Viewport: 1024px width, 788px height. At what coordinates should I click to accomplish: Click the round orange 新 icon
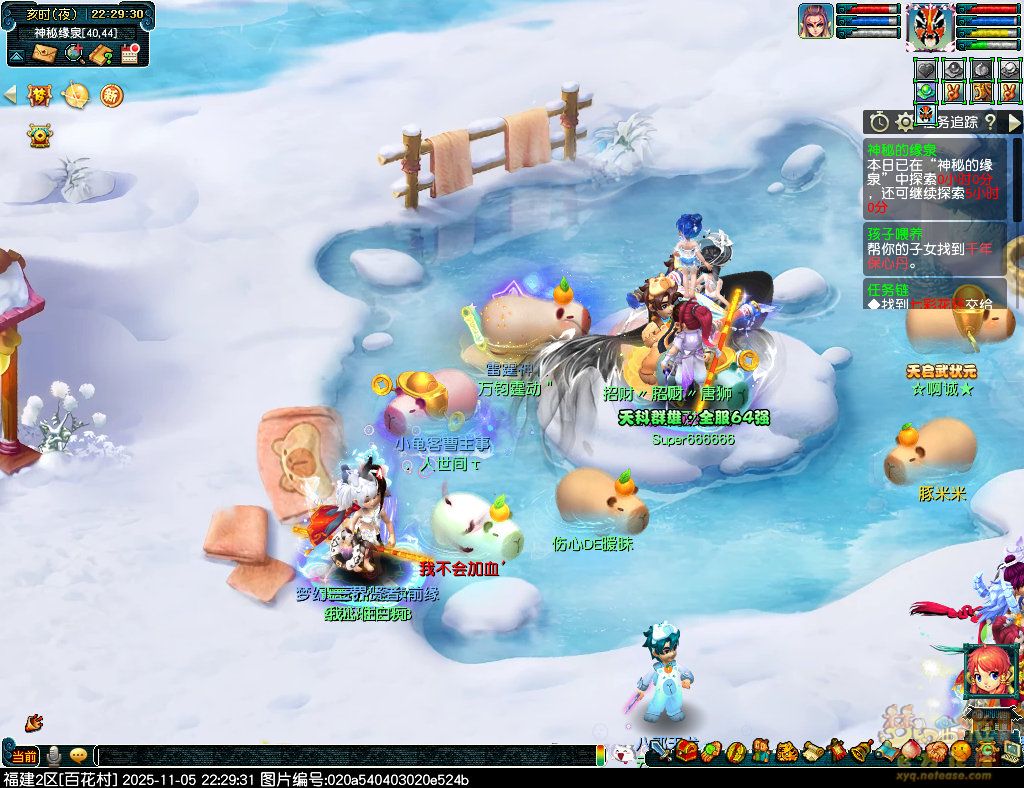tap(110, 95)
